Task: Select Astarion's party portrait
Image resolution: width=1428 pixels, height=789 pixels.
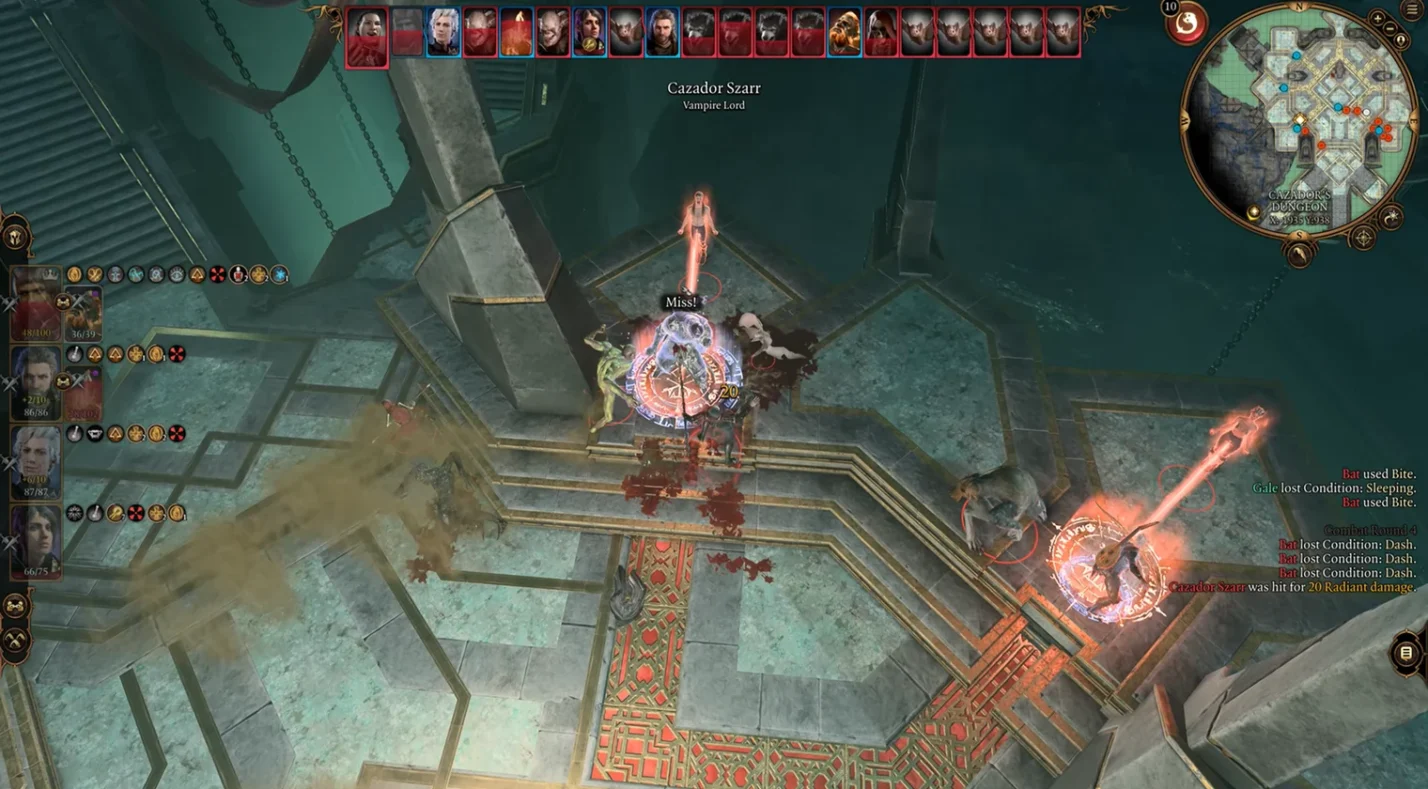Action: [x=36, y=460]
